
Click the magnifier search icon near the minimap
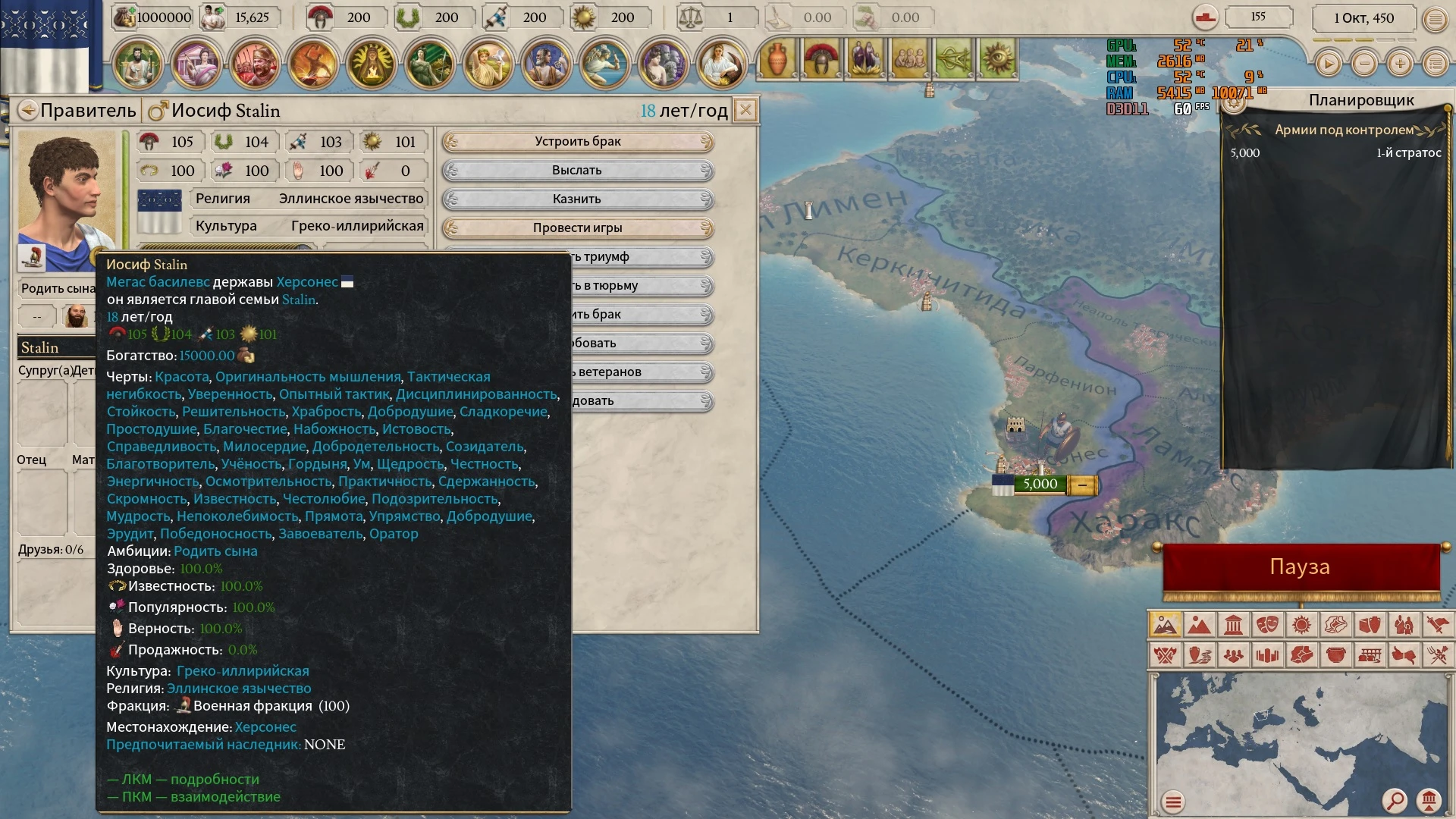(x=1396, y=800)
